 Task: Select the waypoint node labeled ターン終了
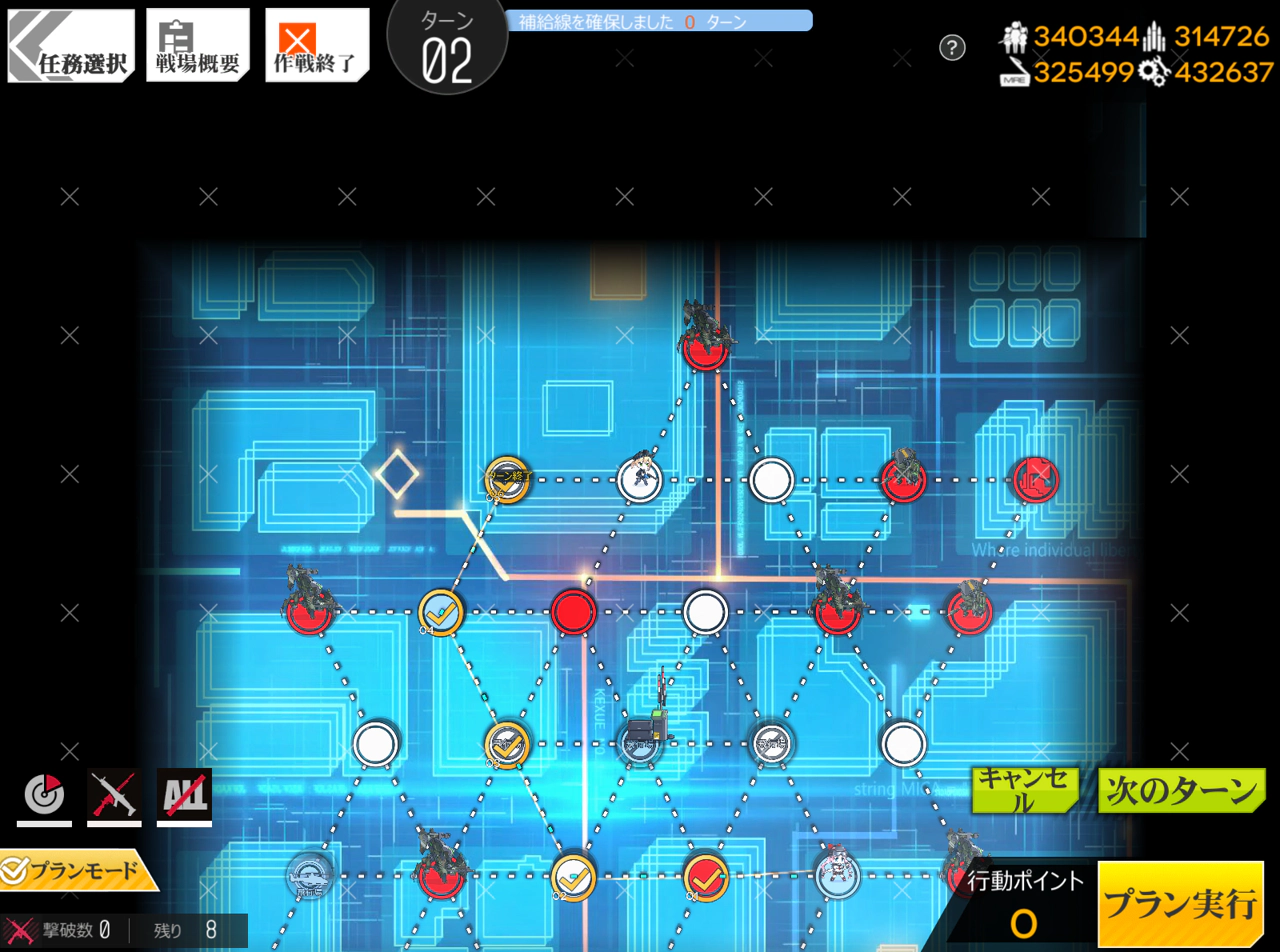click(507, 479)
